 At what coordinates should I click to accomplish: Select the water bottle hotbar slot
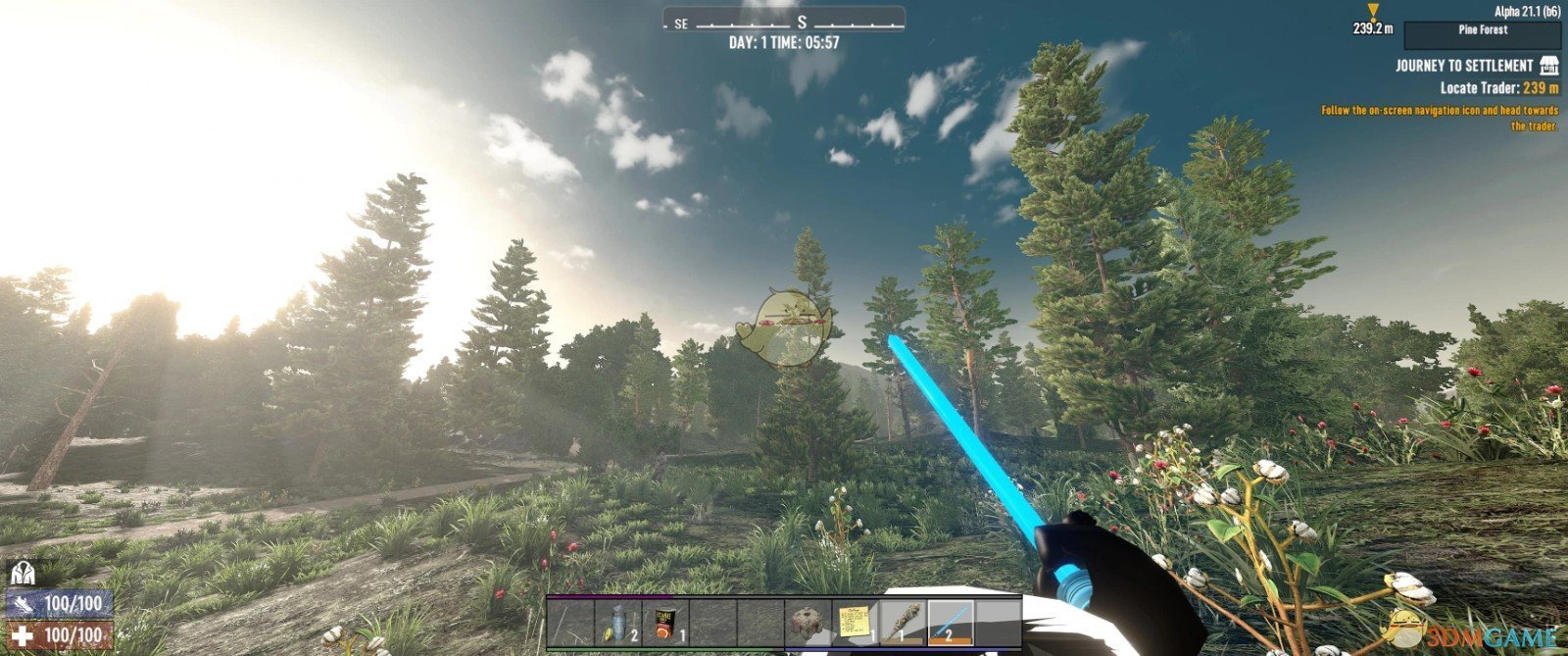pyautogui.click(x=618, y=624)
